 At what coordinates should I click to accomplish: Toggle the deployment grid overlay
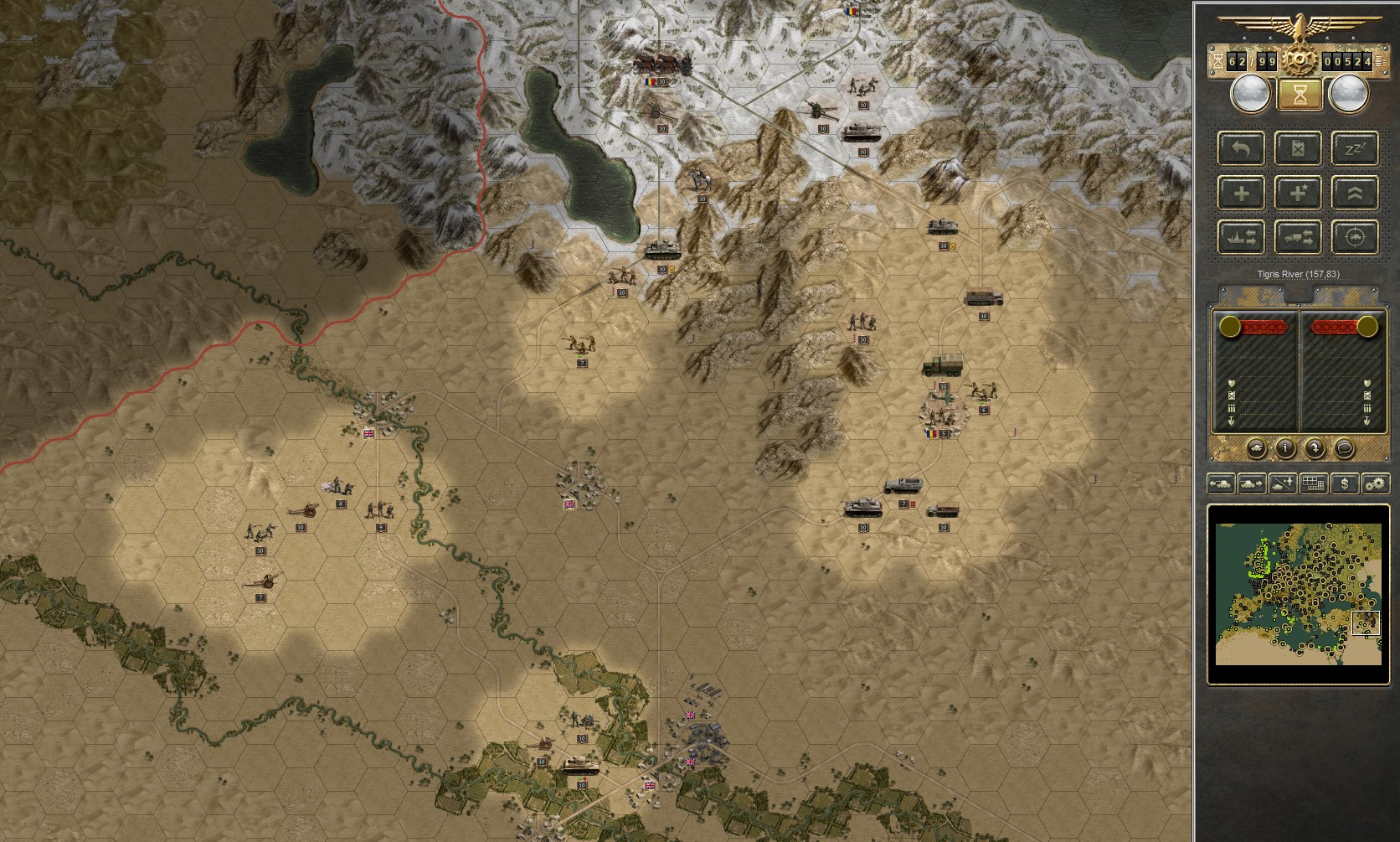(1314, 483)
